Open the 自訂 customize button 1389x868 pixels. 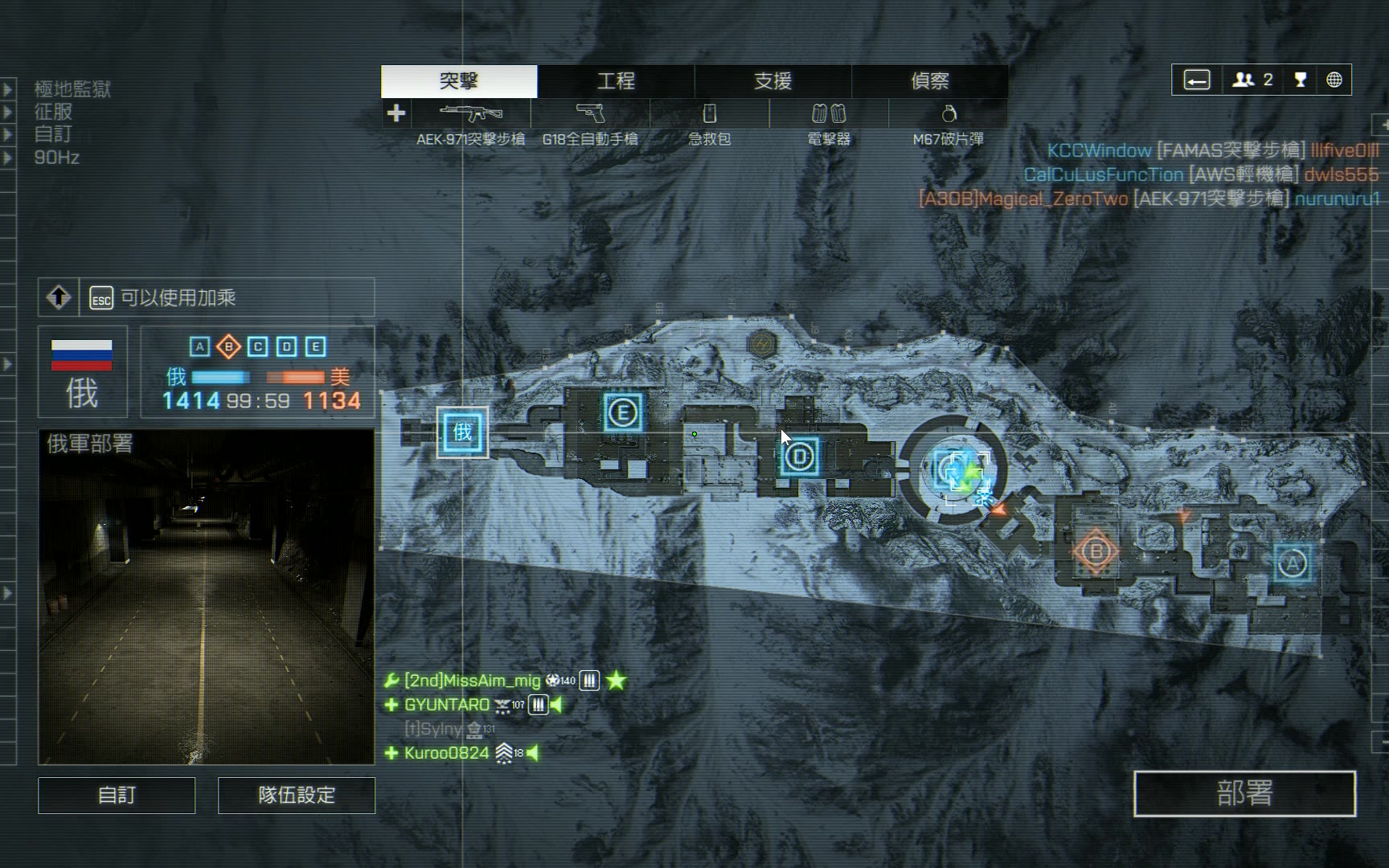[x=117, y=795]
